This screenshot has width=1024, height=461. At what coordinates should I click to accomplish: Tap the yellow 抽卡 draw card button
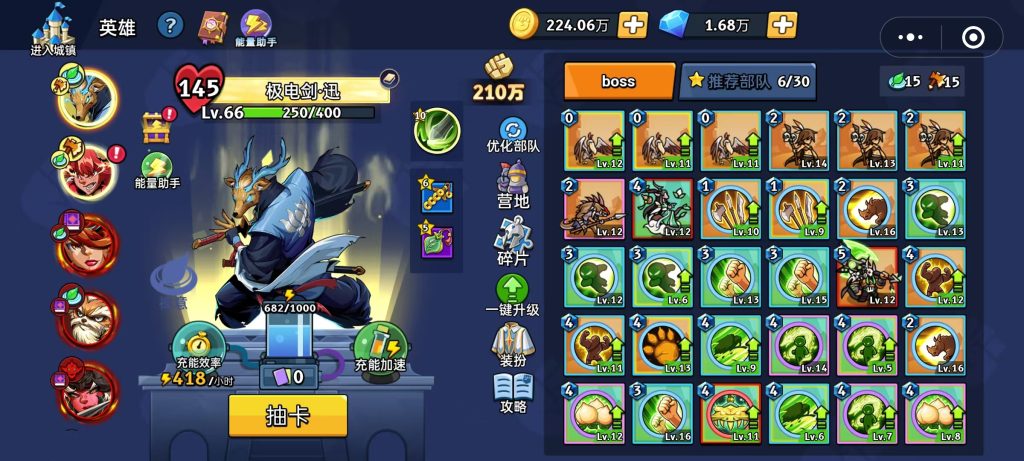(288, 415)
